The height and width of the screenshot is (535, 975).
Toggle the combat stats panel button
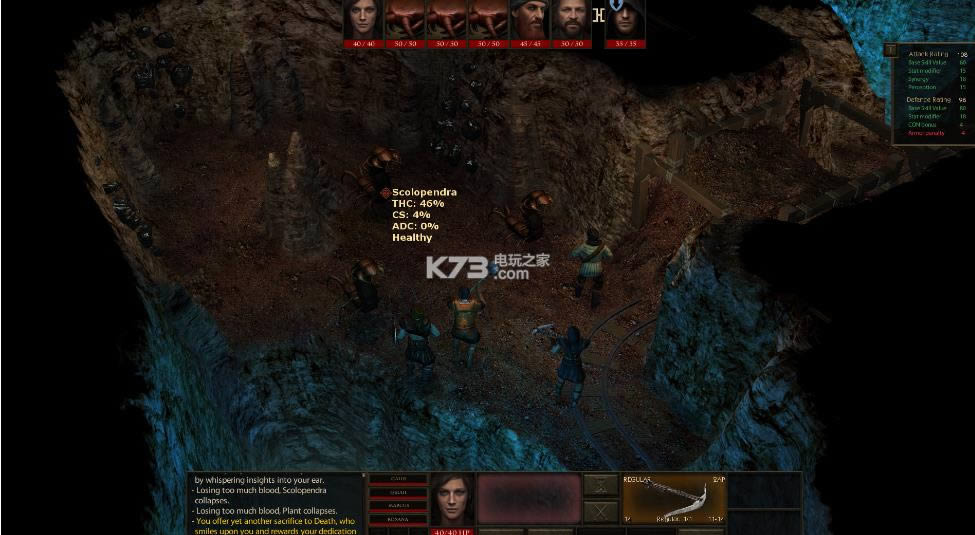point(890,48)
